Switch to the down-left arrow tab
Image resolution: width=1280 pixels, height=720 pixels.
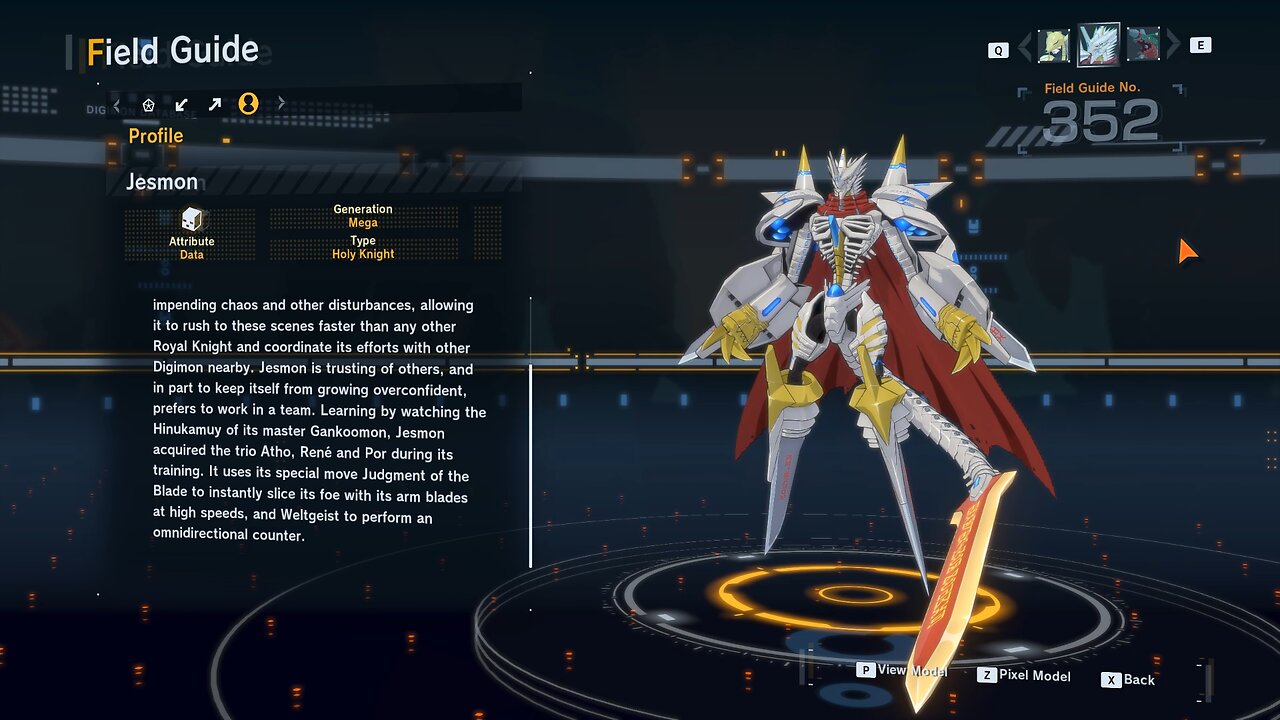[x=182, y=104]
